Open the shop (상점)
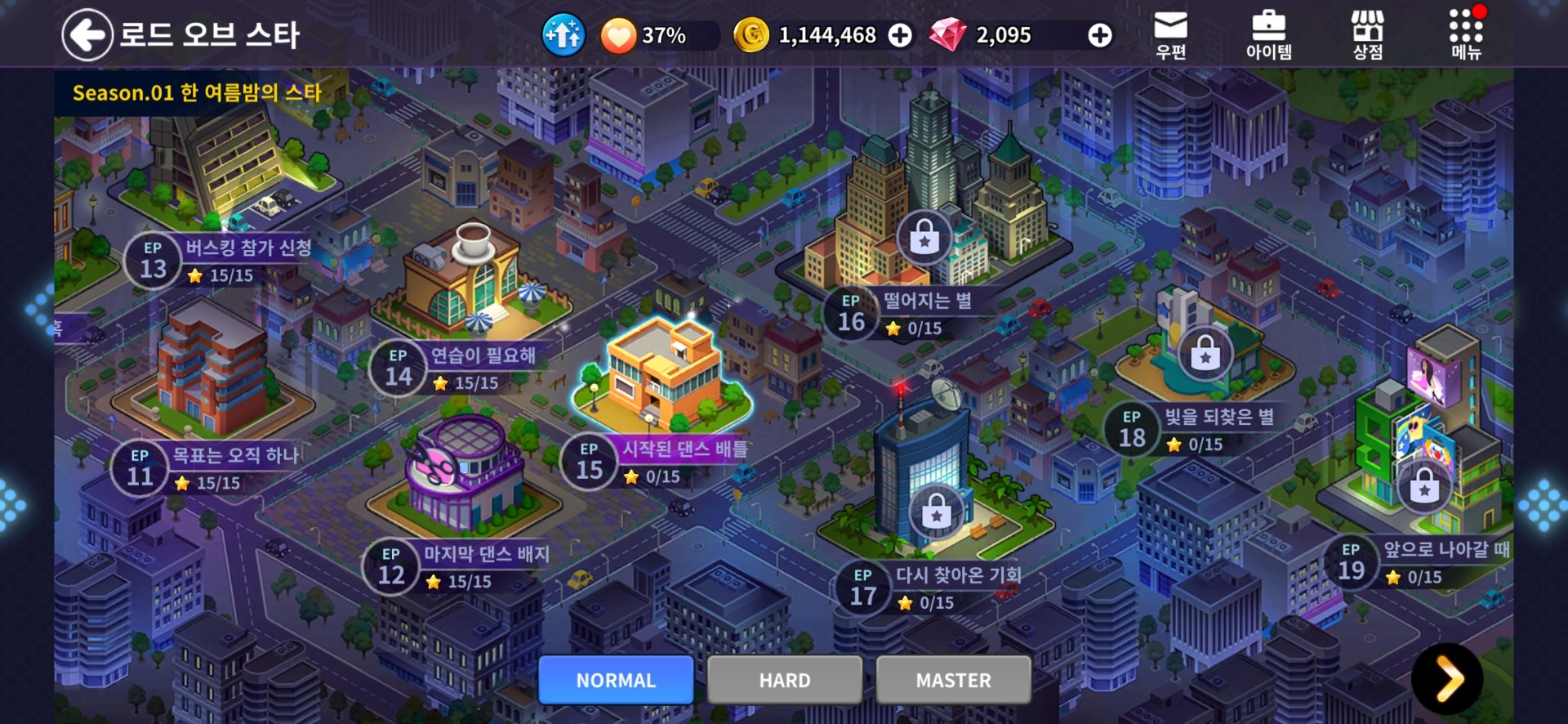The height and width of the screenshot is (724, 1568). click(1367, 35)
